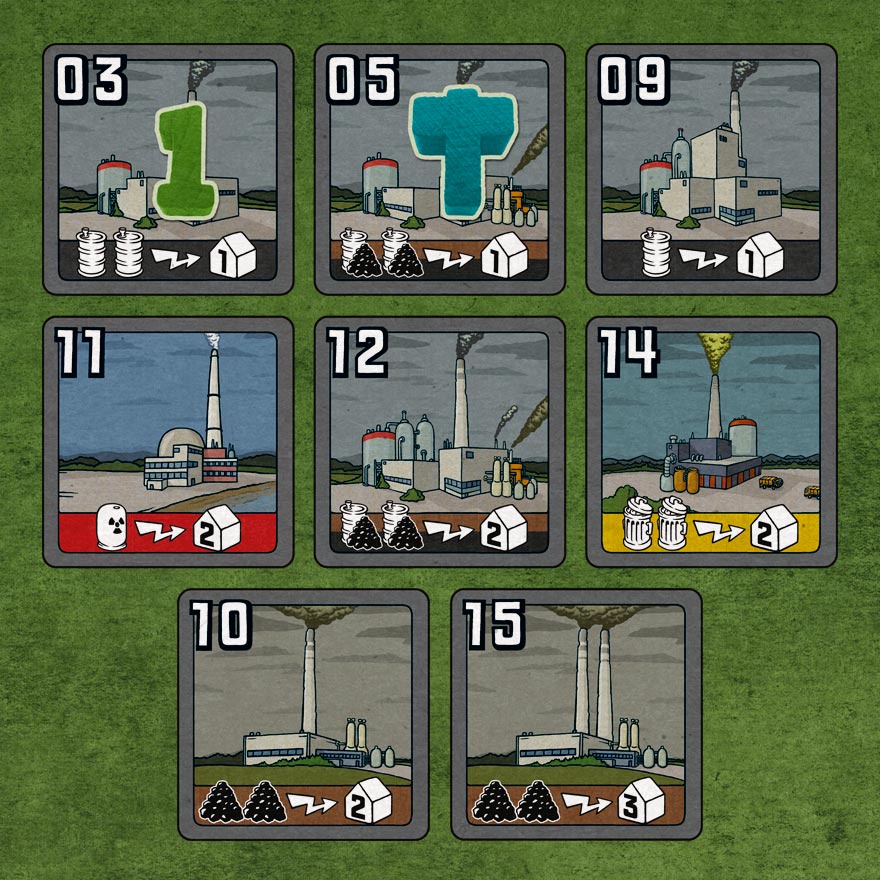Viewport: 880px width, 880px height.
Task: Pick coal power plant card 10
Action: (303, 714)
